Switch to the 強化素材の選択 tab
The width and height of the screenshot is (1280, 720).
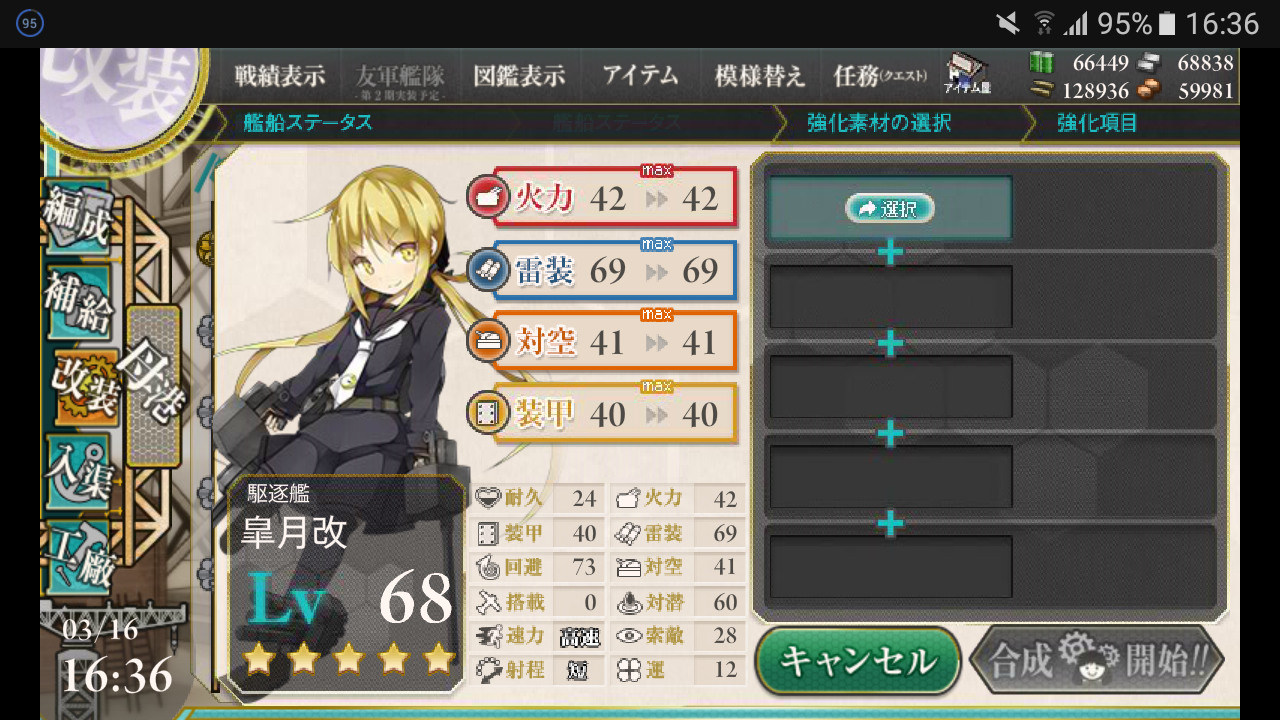coord(880,122)
